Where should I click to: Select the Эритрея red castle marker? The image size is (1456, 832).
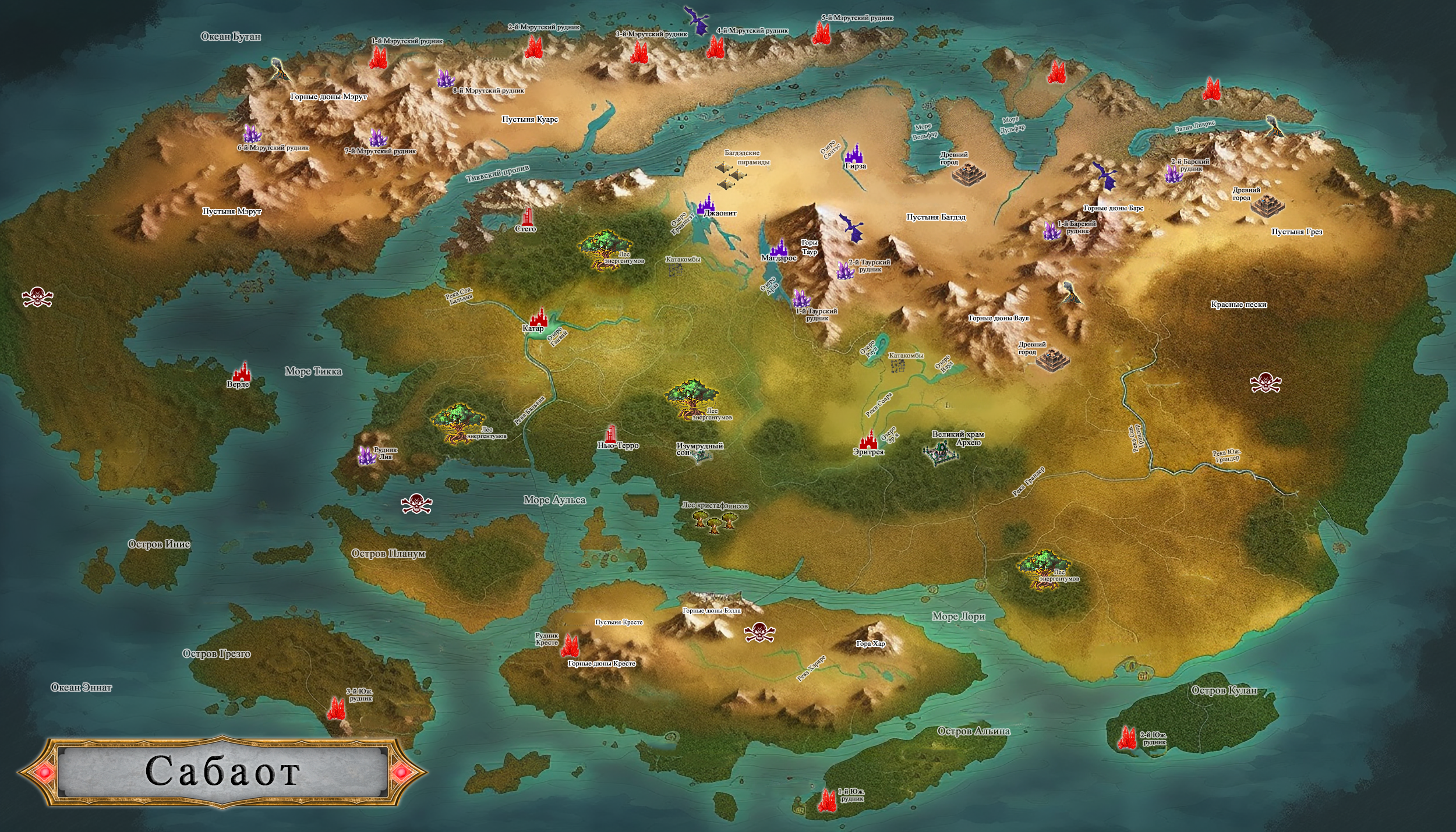click(868, 439)
